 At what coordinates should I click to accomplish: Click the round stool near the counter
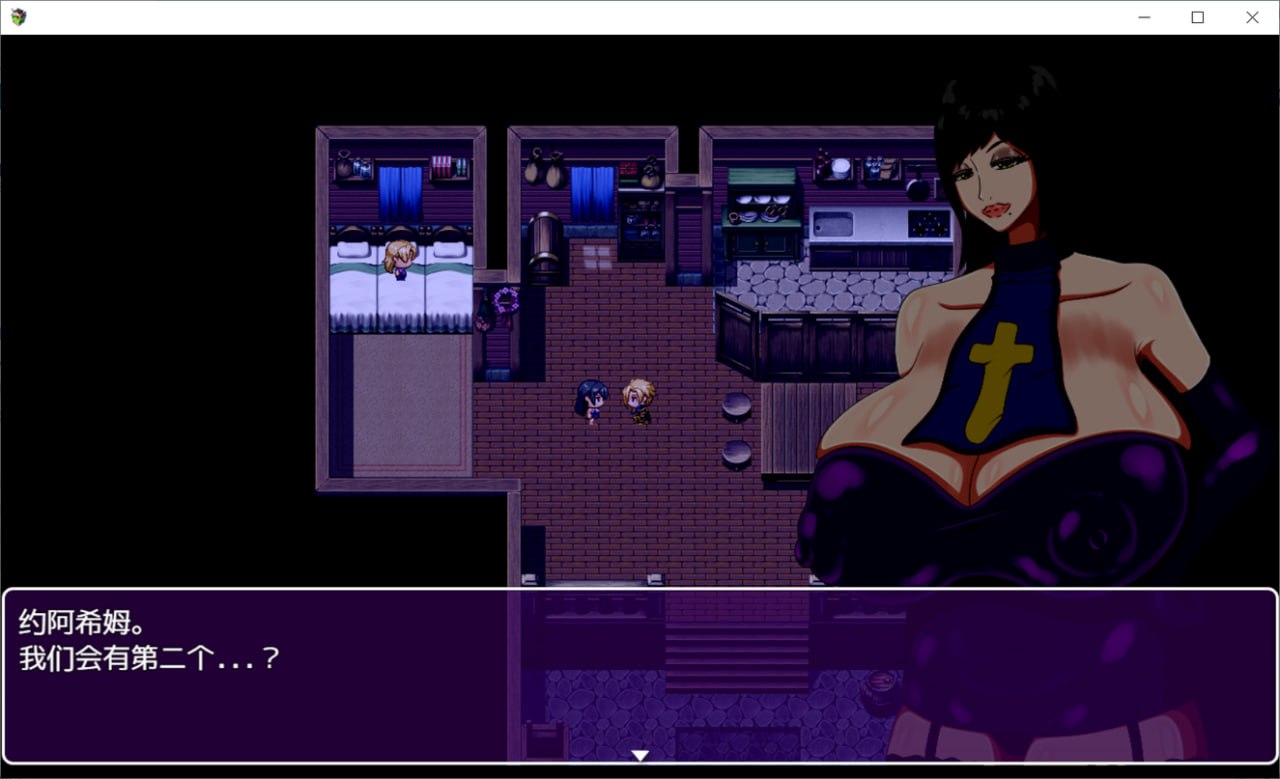click(x=735, y=405)
